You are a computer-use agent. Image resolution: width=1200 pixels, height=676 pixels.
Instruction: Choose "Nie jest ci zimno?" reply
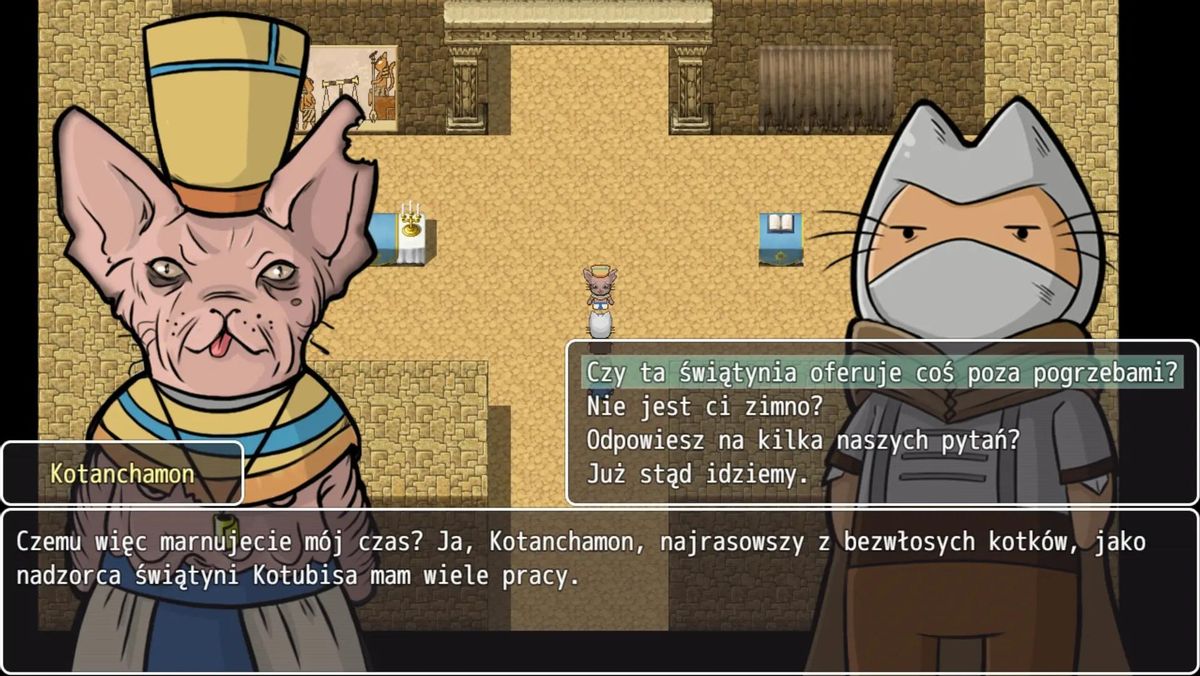coord(705,407)
